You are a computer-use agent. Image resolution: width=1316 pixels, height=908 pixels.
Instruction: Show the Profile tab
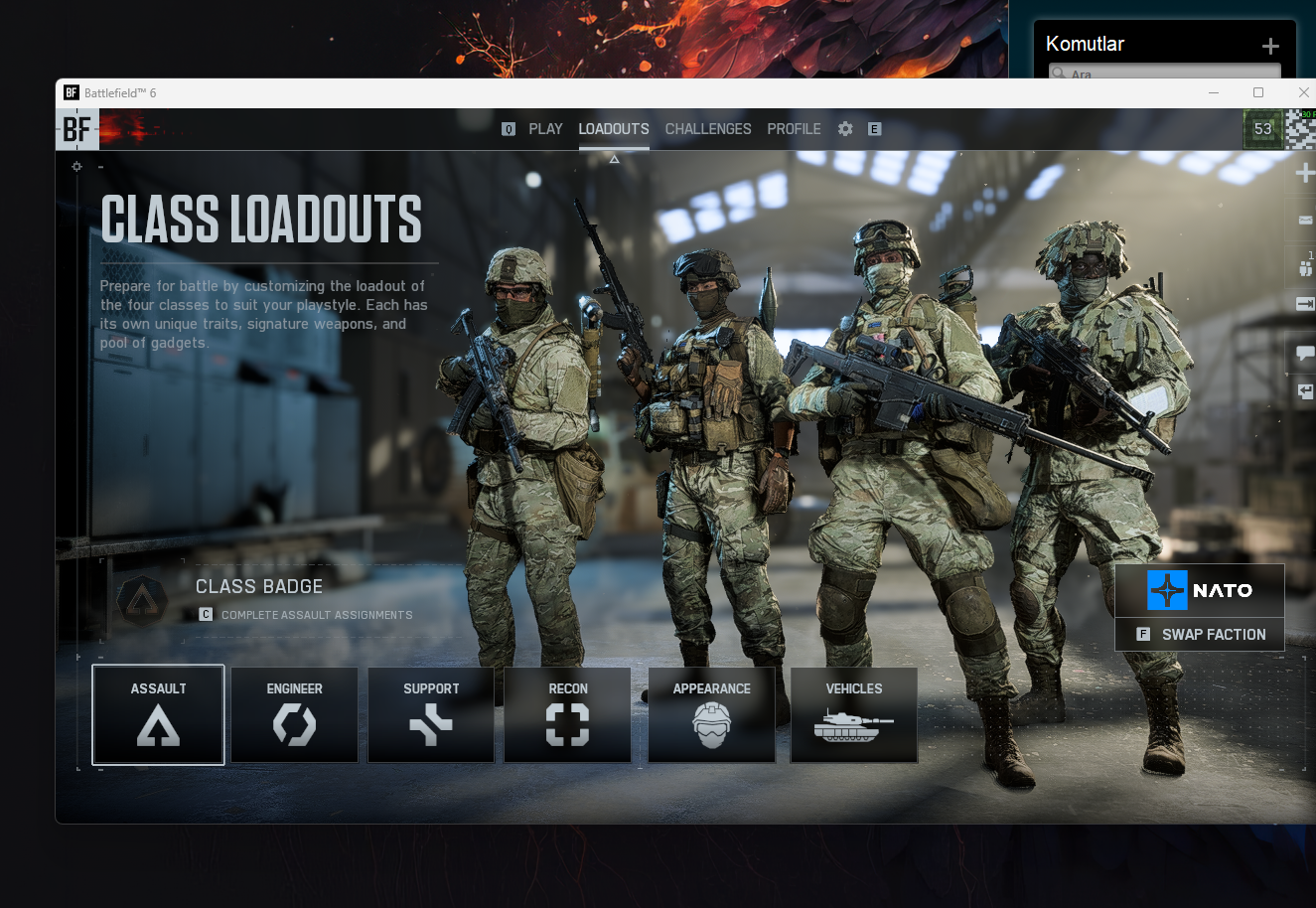(794, 129)
